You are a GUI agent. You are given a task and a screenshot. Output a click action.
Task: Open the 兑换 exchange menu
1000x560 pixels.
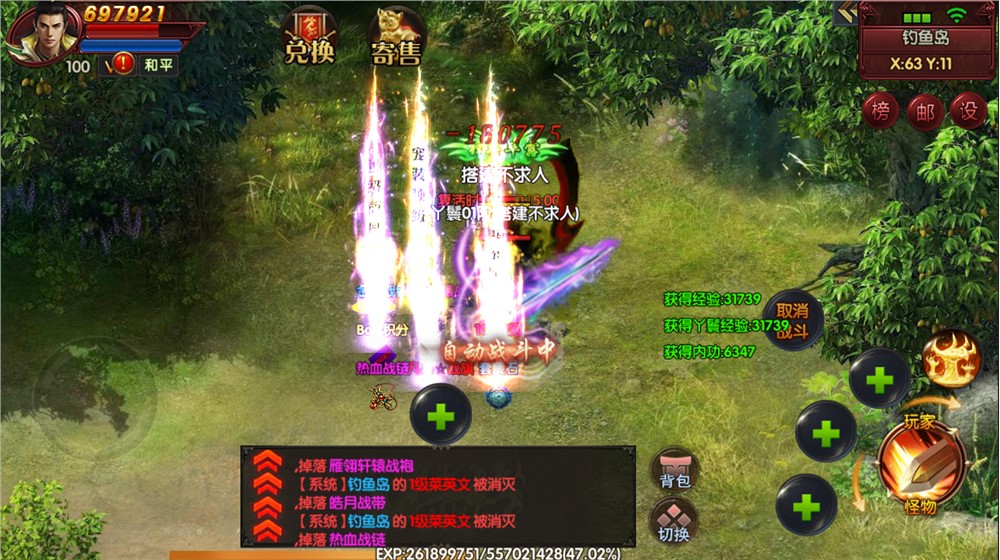coord(309,38)
